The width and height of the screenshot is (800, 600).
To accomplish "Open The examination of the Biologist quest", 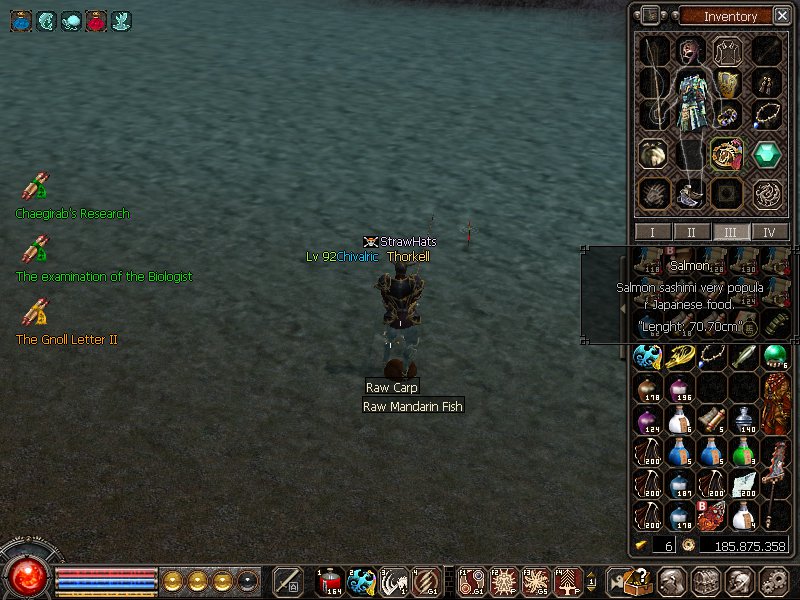I will click(x=35, y=250).
